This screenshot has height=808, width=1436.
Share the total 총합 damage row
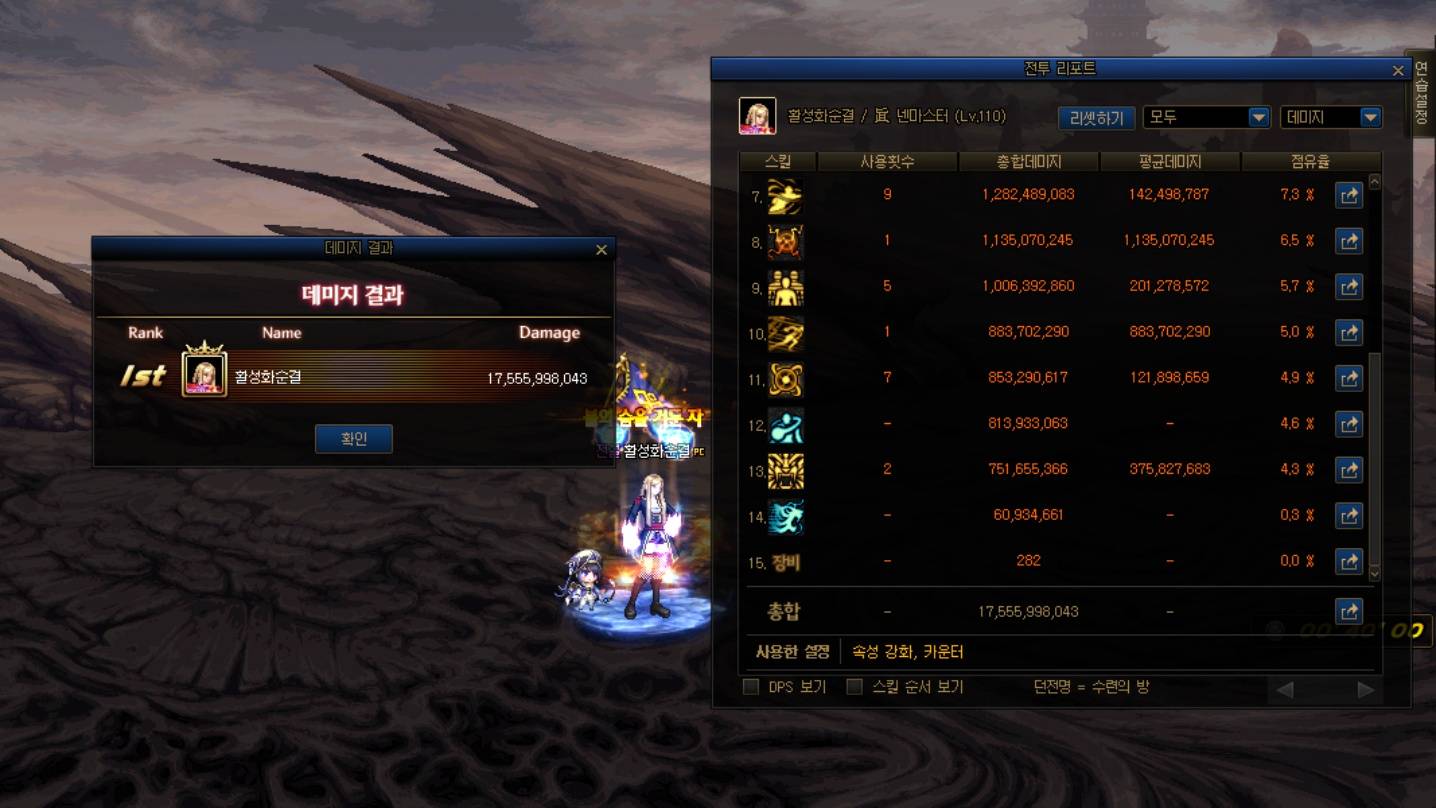pyautogui.click(x=1349, y=611)
